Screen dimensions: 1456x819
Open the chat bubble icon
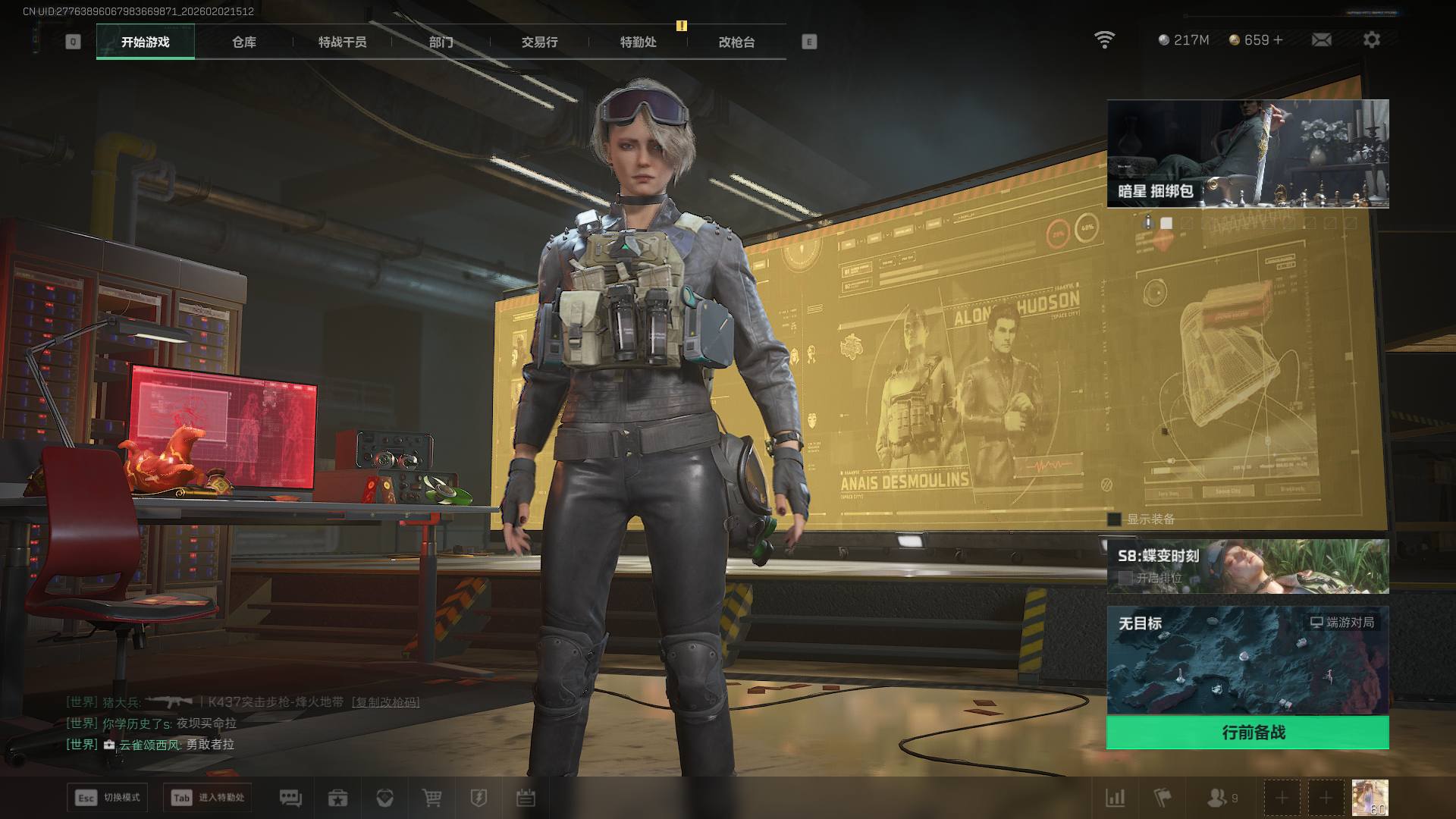click(x=290, y=798)
